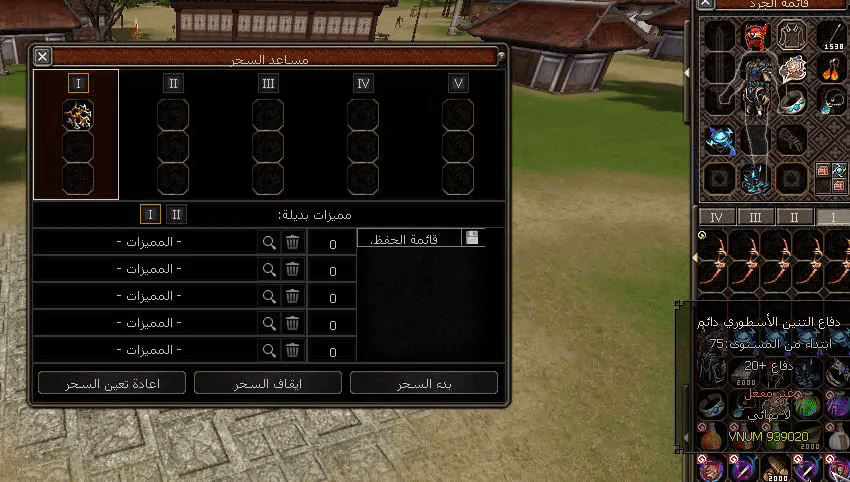Delete the first bonus row with trash icon
Screen dimensions: 850x482
pyautogui.click(x=292, y=242)
